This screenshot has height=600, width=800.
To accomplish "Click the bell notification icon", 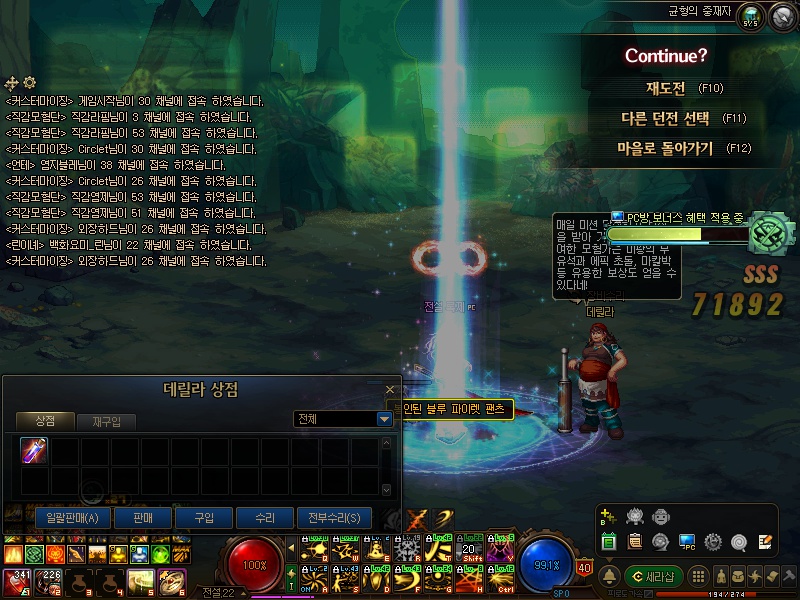I will [609, 577].
